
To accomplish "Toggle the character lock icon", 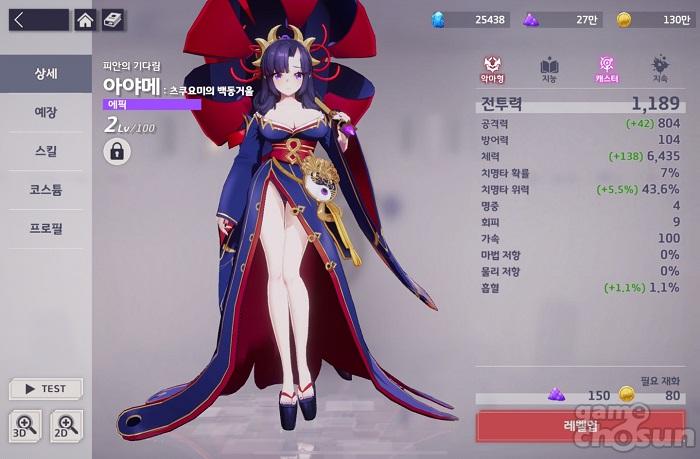I will click(117, 151).
